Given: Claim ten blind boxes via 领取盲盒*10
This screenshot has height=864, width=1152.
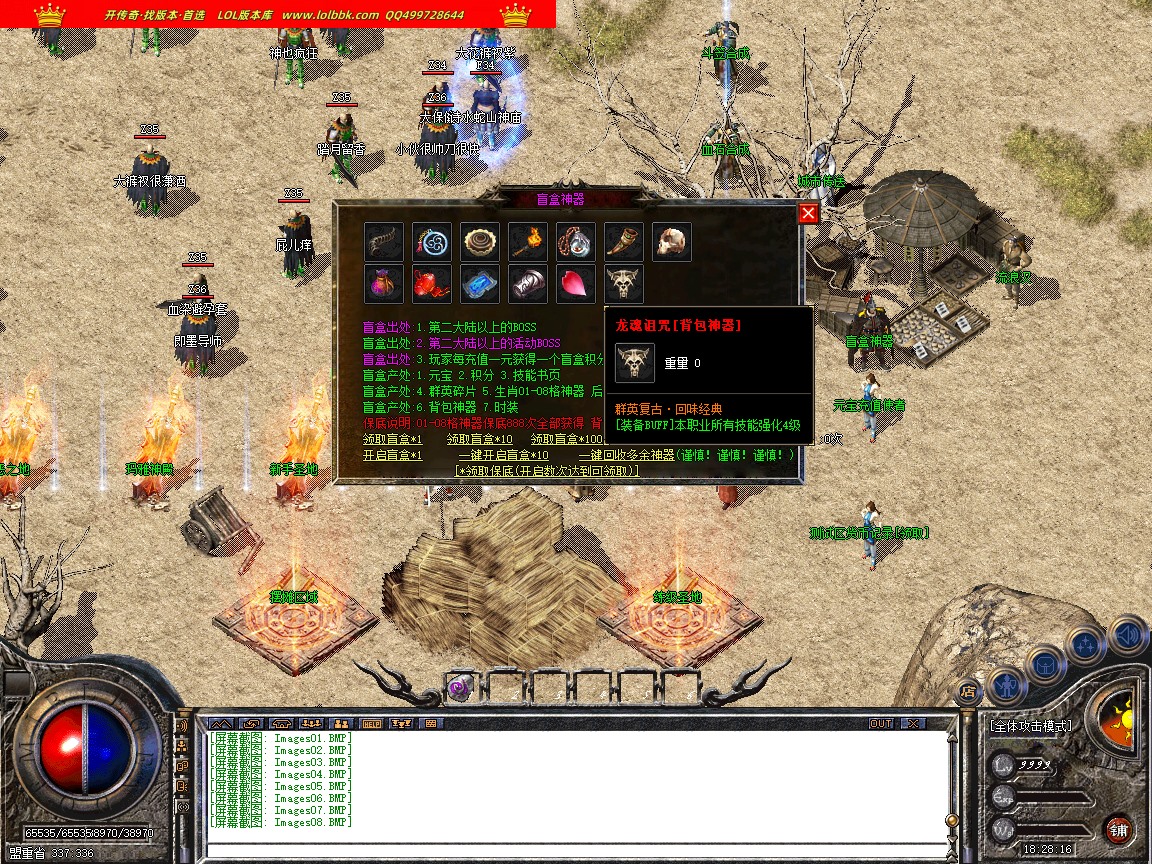Looking at the screenshot, I should [479, 439].
